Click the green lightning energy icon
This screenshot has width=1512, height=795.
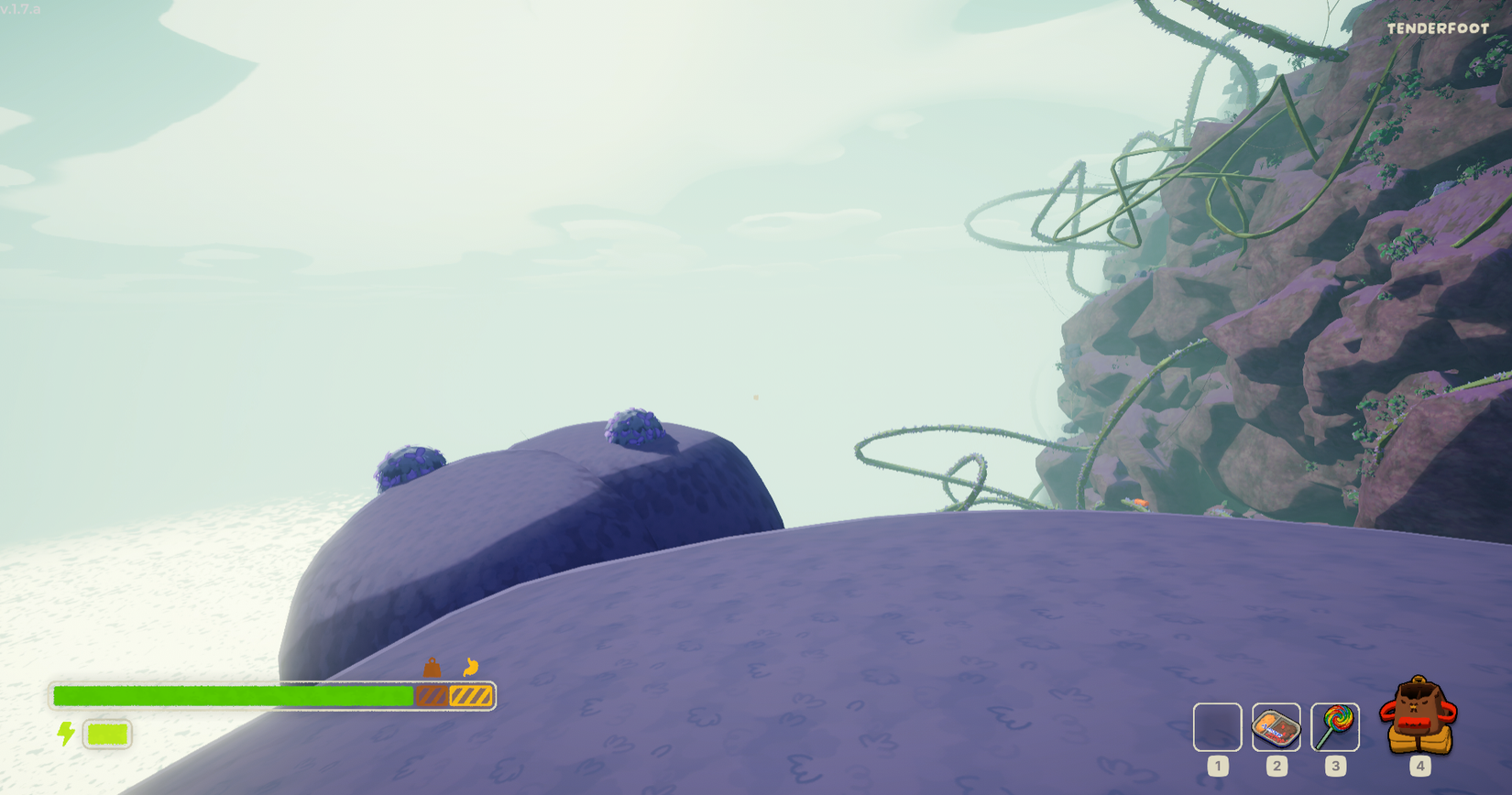(x=65, y=734)
